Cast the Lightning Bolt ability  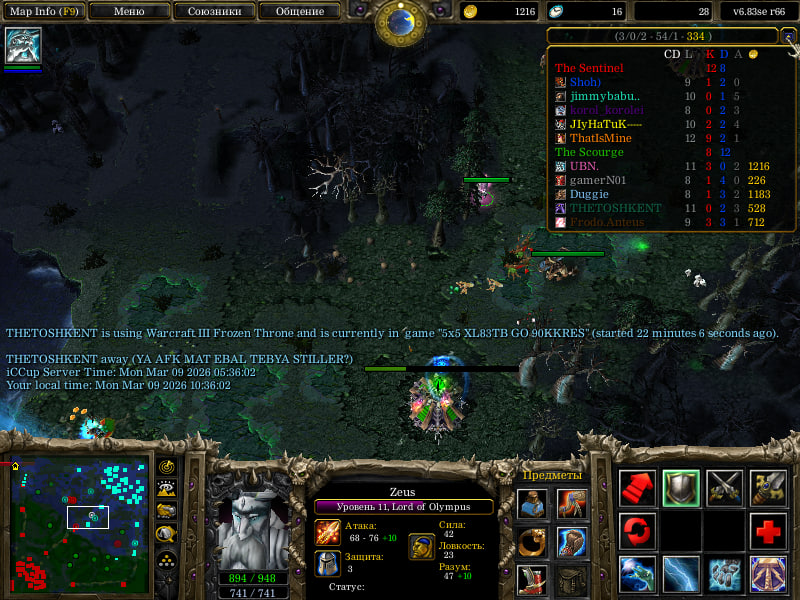click(x=681, y=574)
